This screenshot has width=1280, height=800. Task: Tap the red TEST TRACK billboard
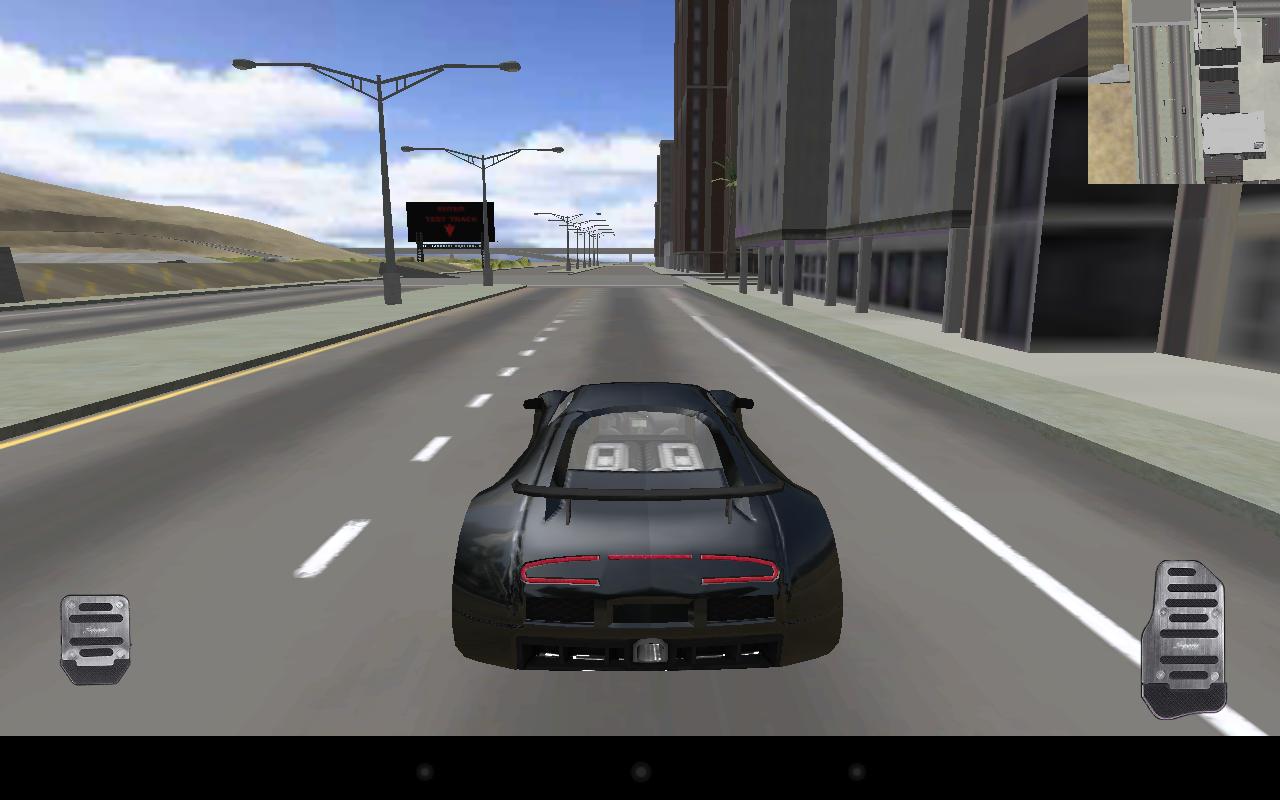[x=452, y=222]
